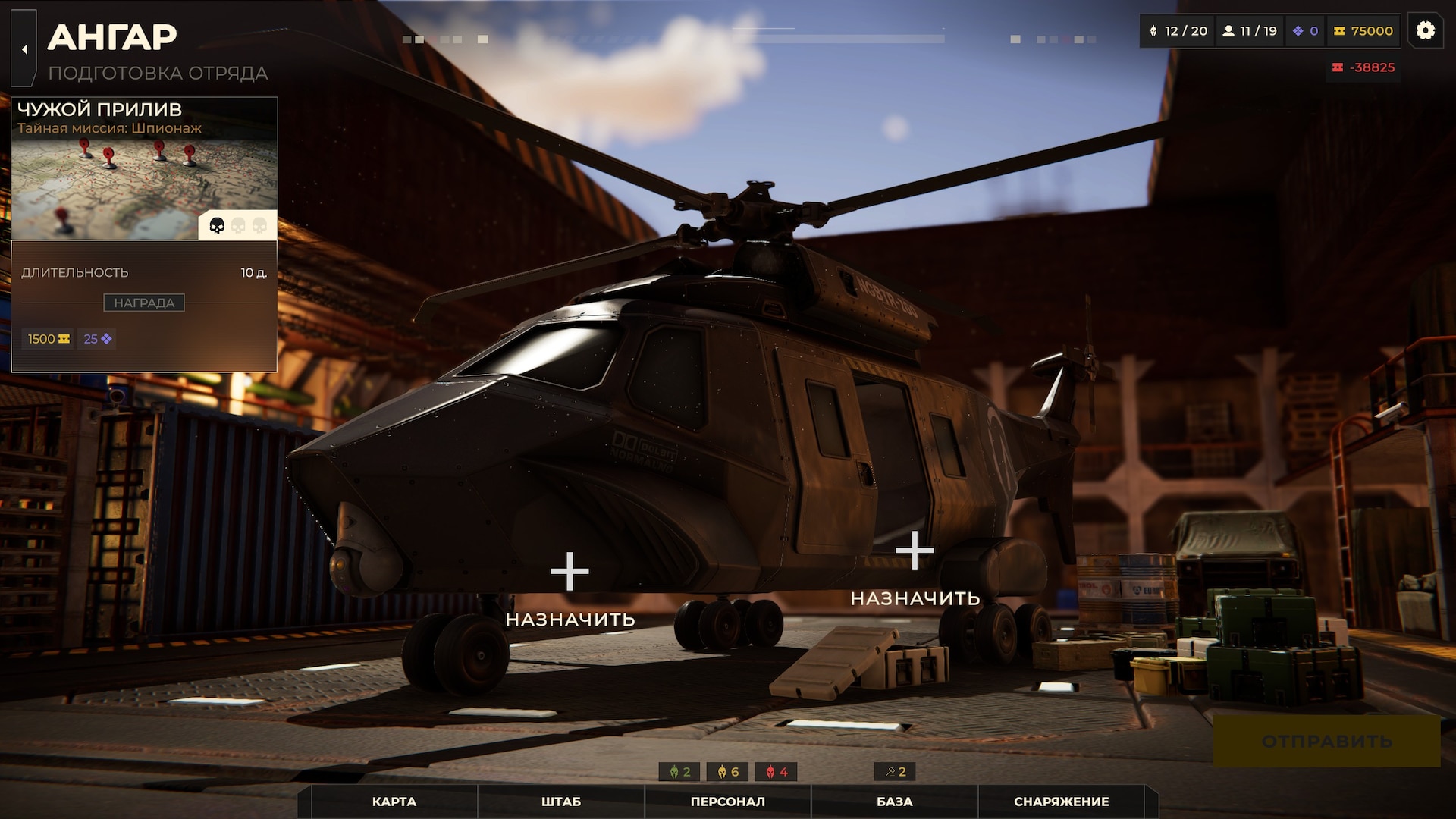Open the Снаряжение tab
The image size is (1456, 819).
1061,802
